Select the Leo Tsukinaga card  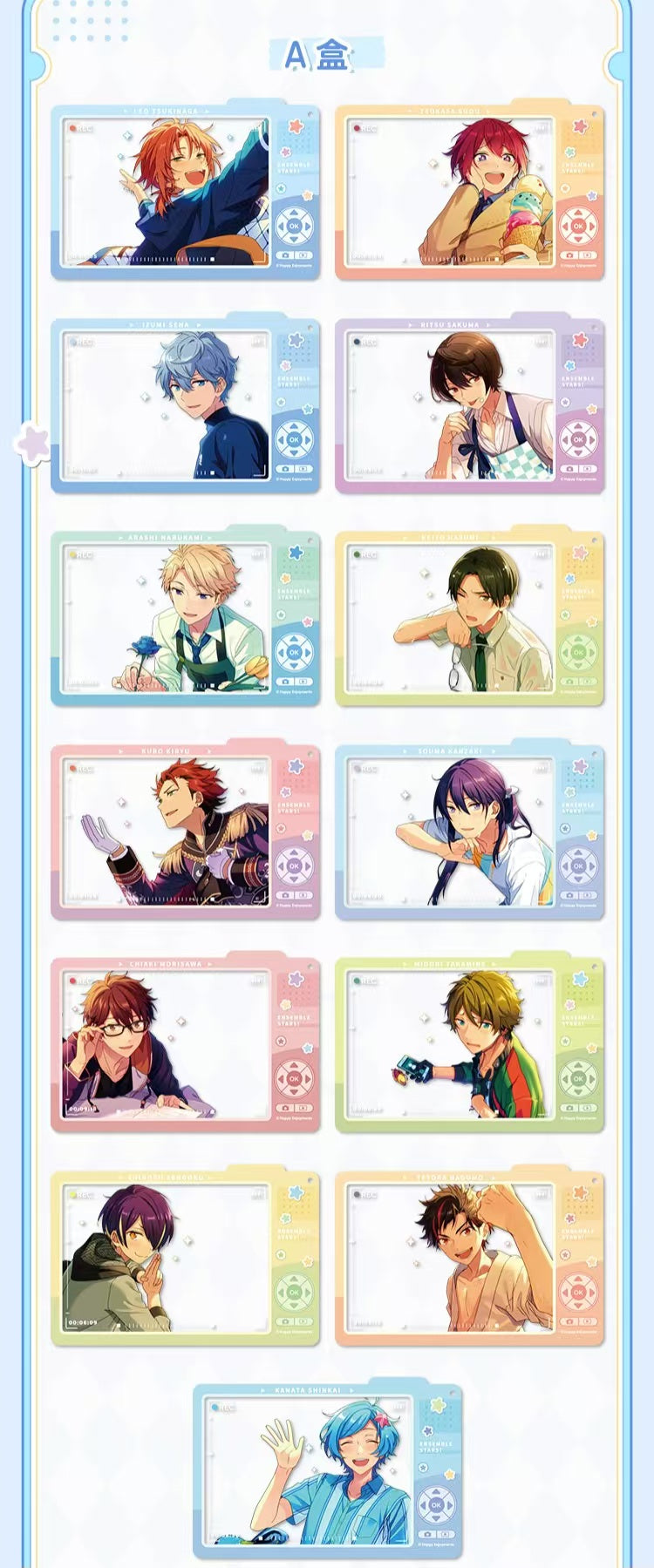pos(185,193)
